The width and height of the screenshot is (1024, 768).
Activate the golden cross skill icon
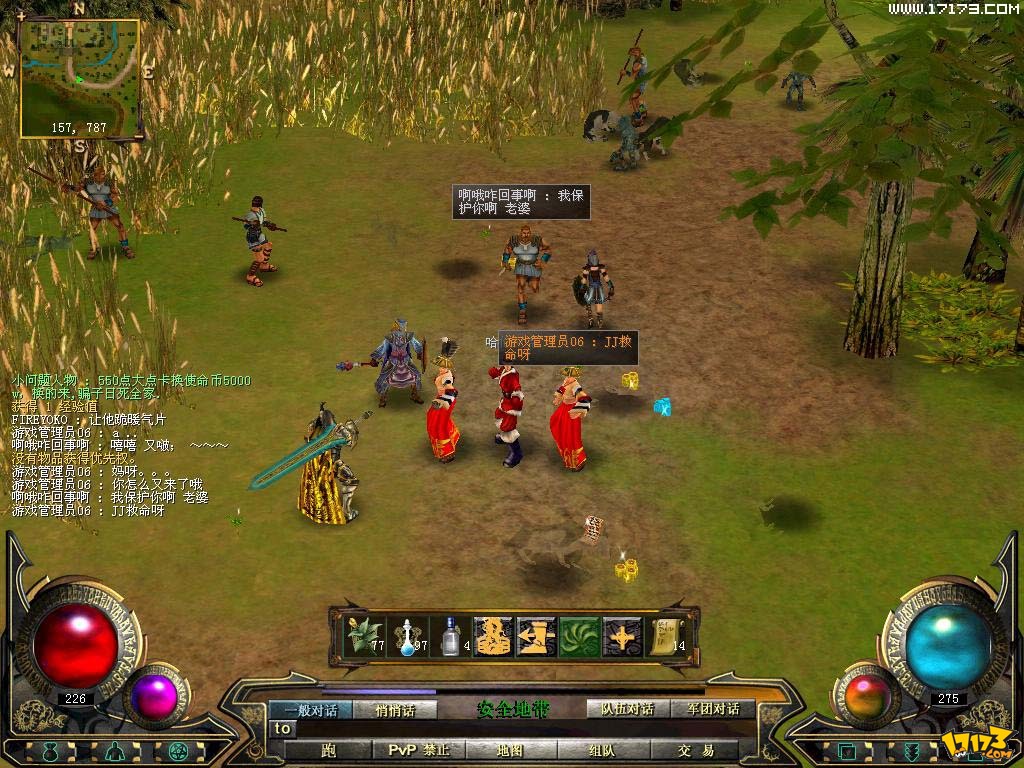(x=622, y=636)
